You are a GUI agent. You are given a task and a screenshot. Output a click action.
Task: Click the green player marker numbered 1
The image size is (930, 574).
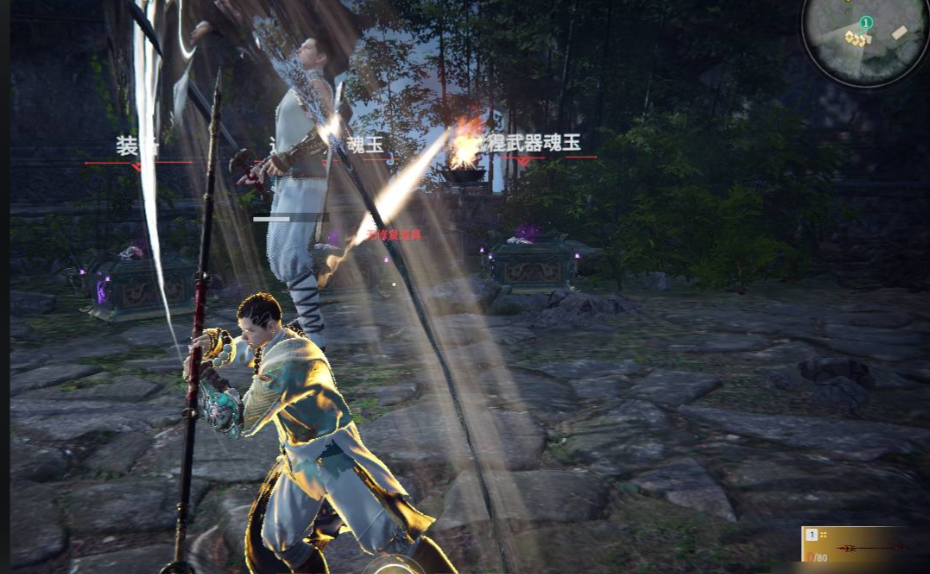pos(866,22)
